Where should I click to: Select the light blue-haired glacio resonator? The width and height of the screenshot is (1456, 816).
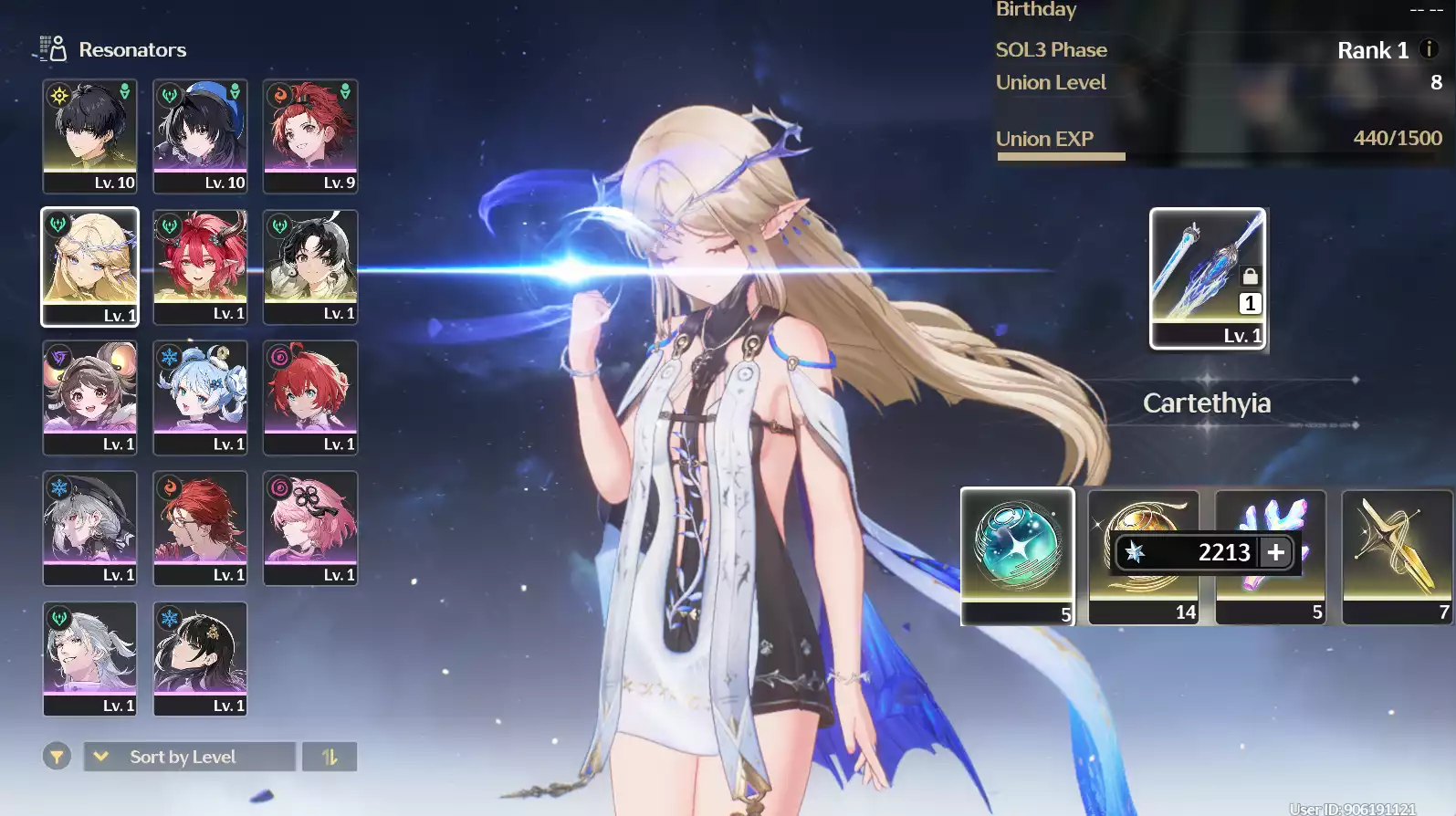[x=200, y=397]
